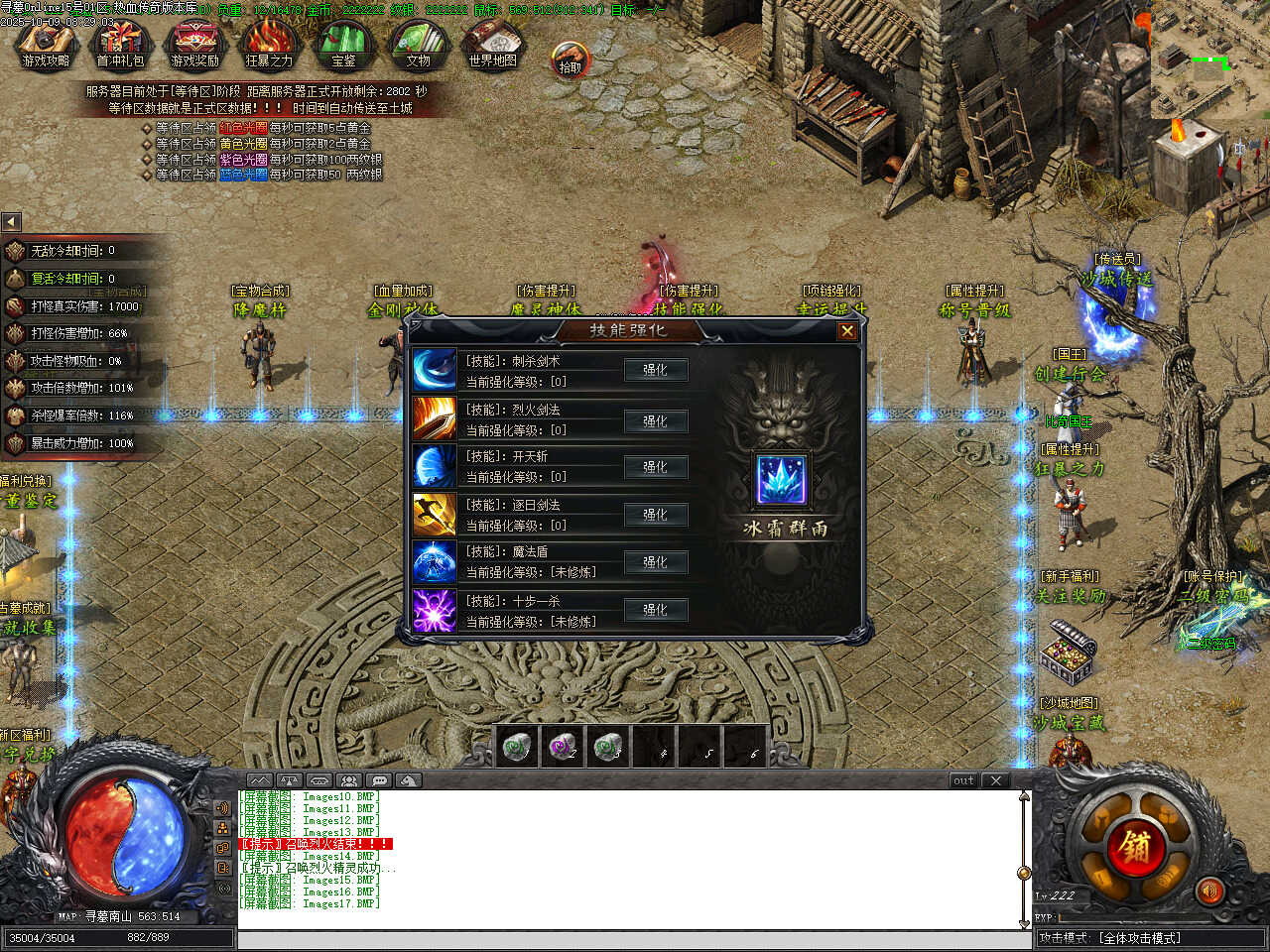
Task: Show the 游戏奖励 rewards
Action: click(x=194, y=45)
